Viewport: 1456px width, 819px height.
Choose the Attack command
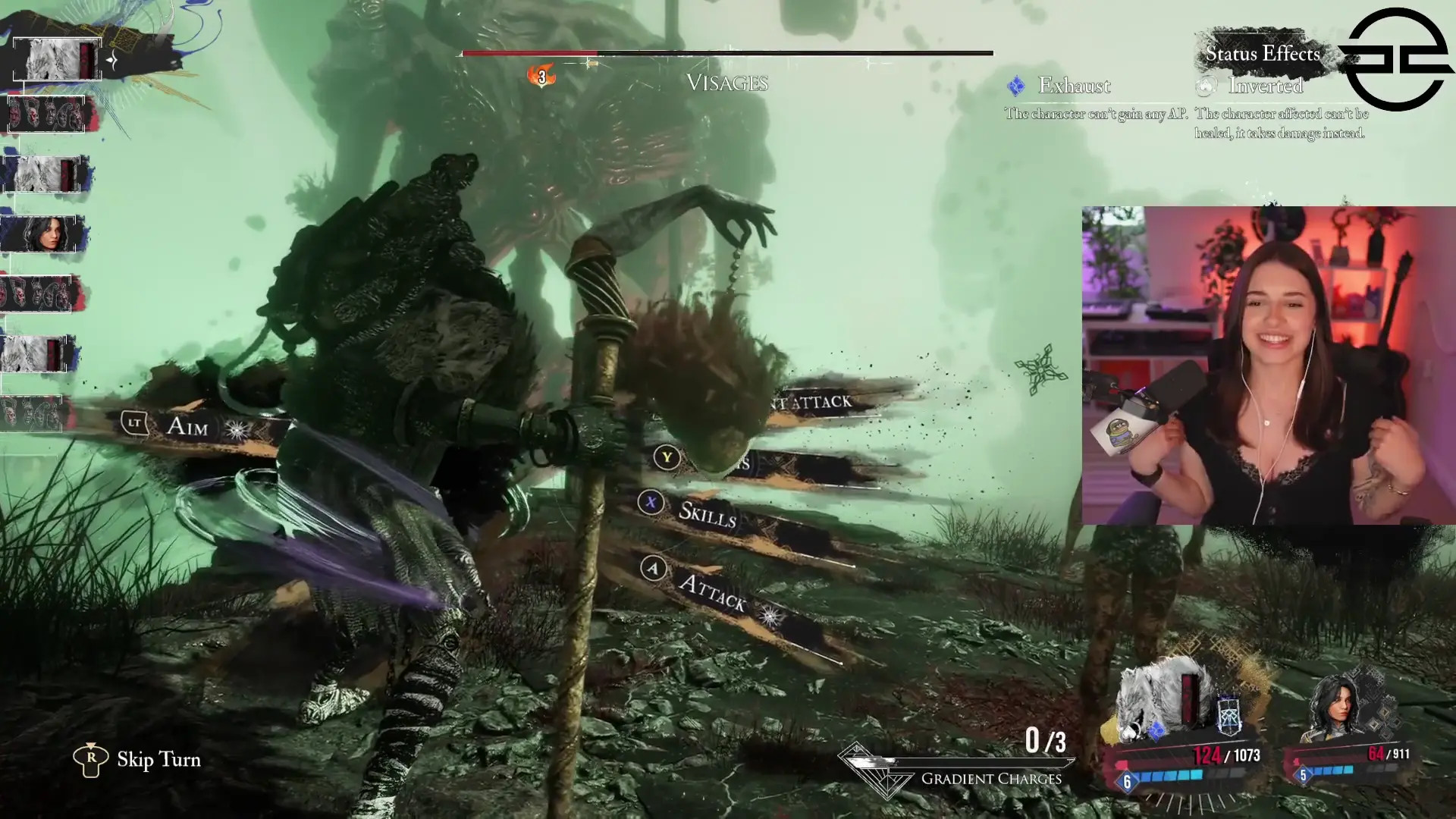tap(712, 591)
